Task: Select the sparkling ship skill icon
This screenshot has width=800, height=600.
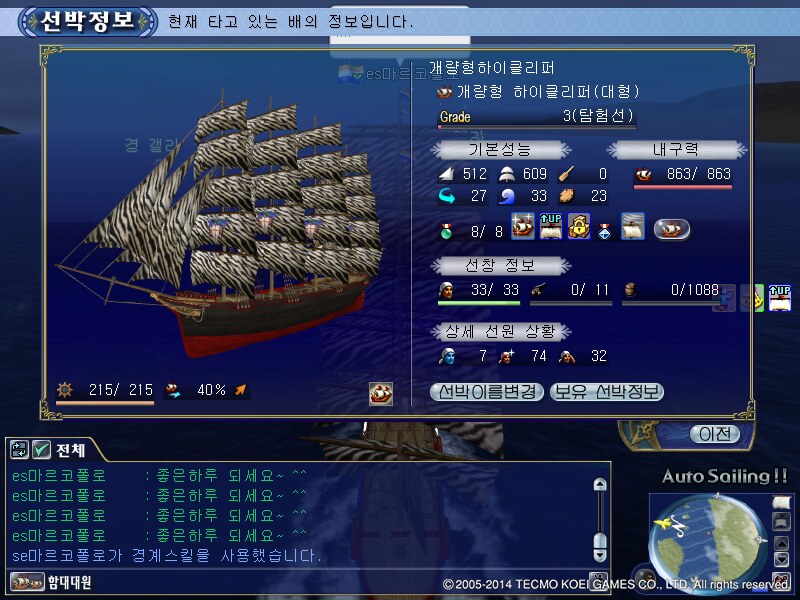Action: 523,227
